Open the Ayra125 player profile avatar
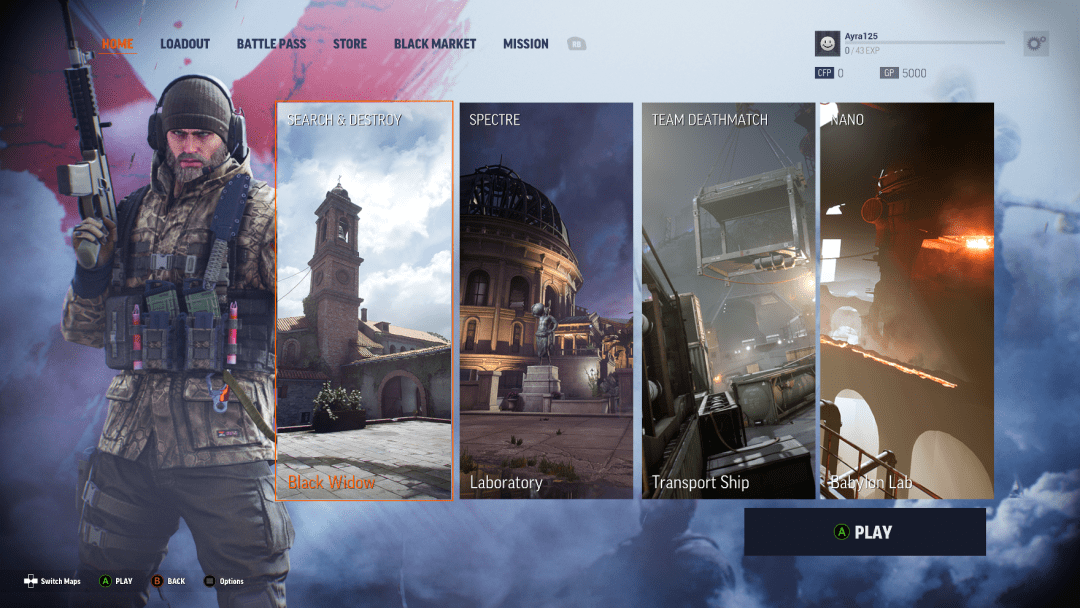Viewport: 1080px width, 608px height. pos(827,43)
